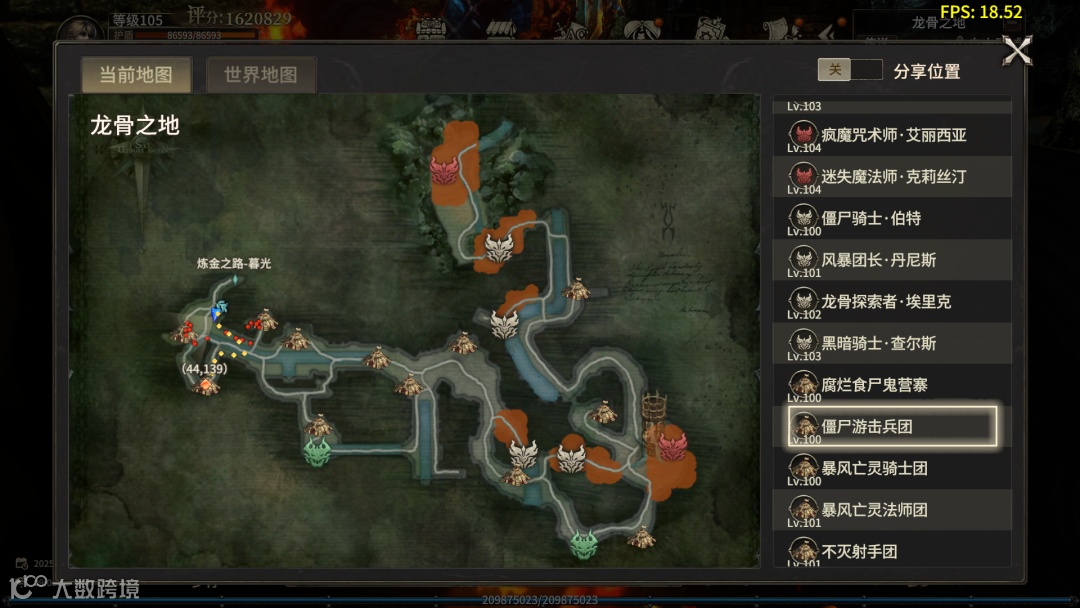Switch to the 世界地图 tab
This screenshot has height=608, width=1080.
tap(260, 75)
